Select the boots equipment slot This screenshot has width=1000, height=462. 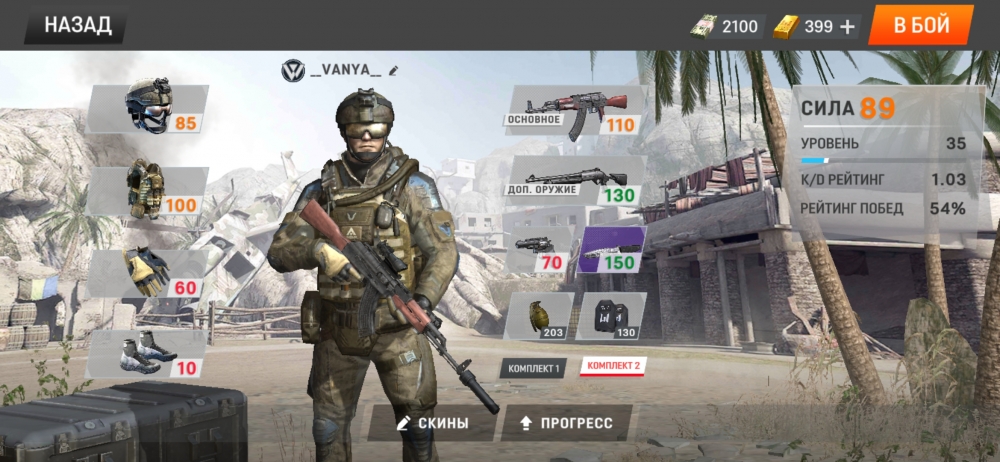pos(150,353)
